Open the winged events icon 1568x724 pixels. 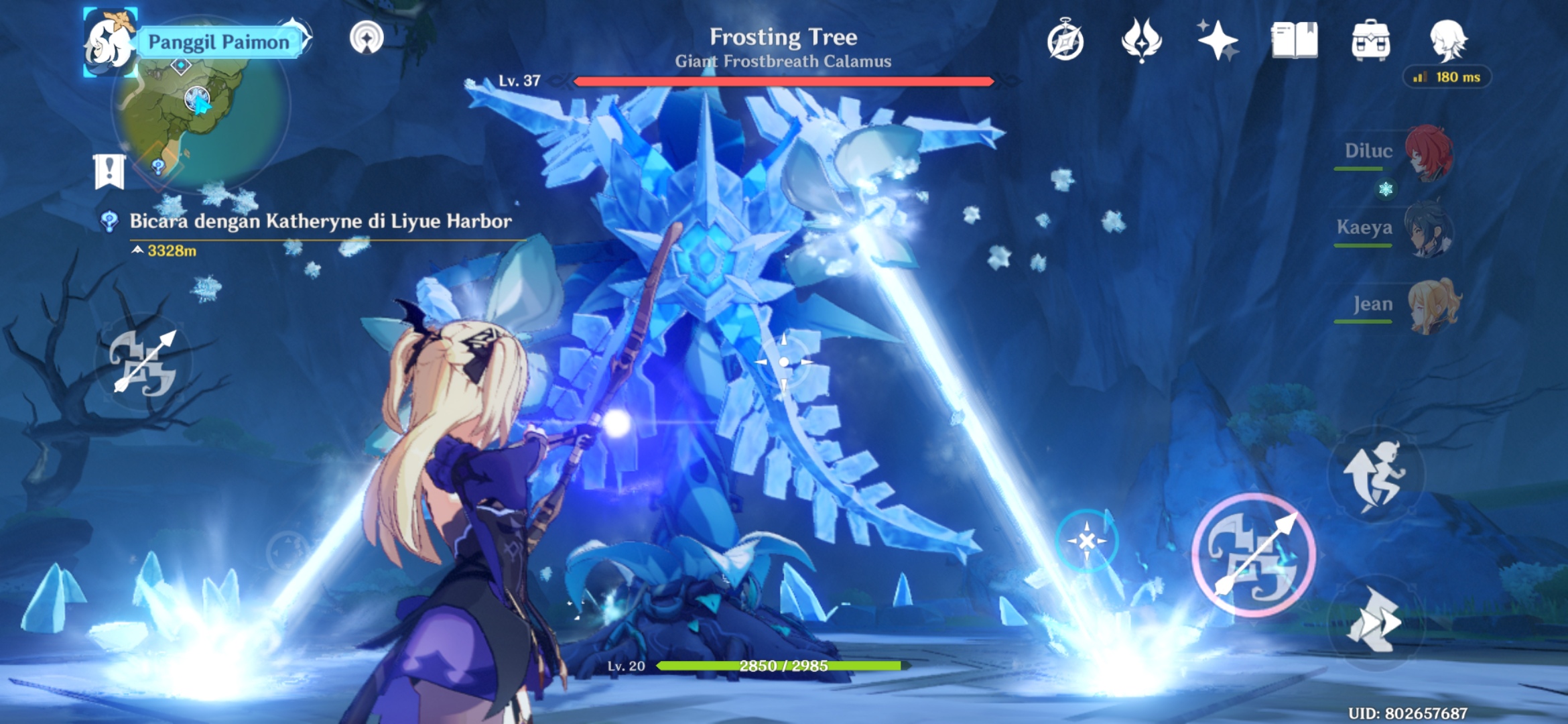click(1141, 40)
